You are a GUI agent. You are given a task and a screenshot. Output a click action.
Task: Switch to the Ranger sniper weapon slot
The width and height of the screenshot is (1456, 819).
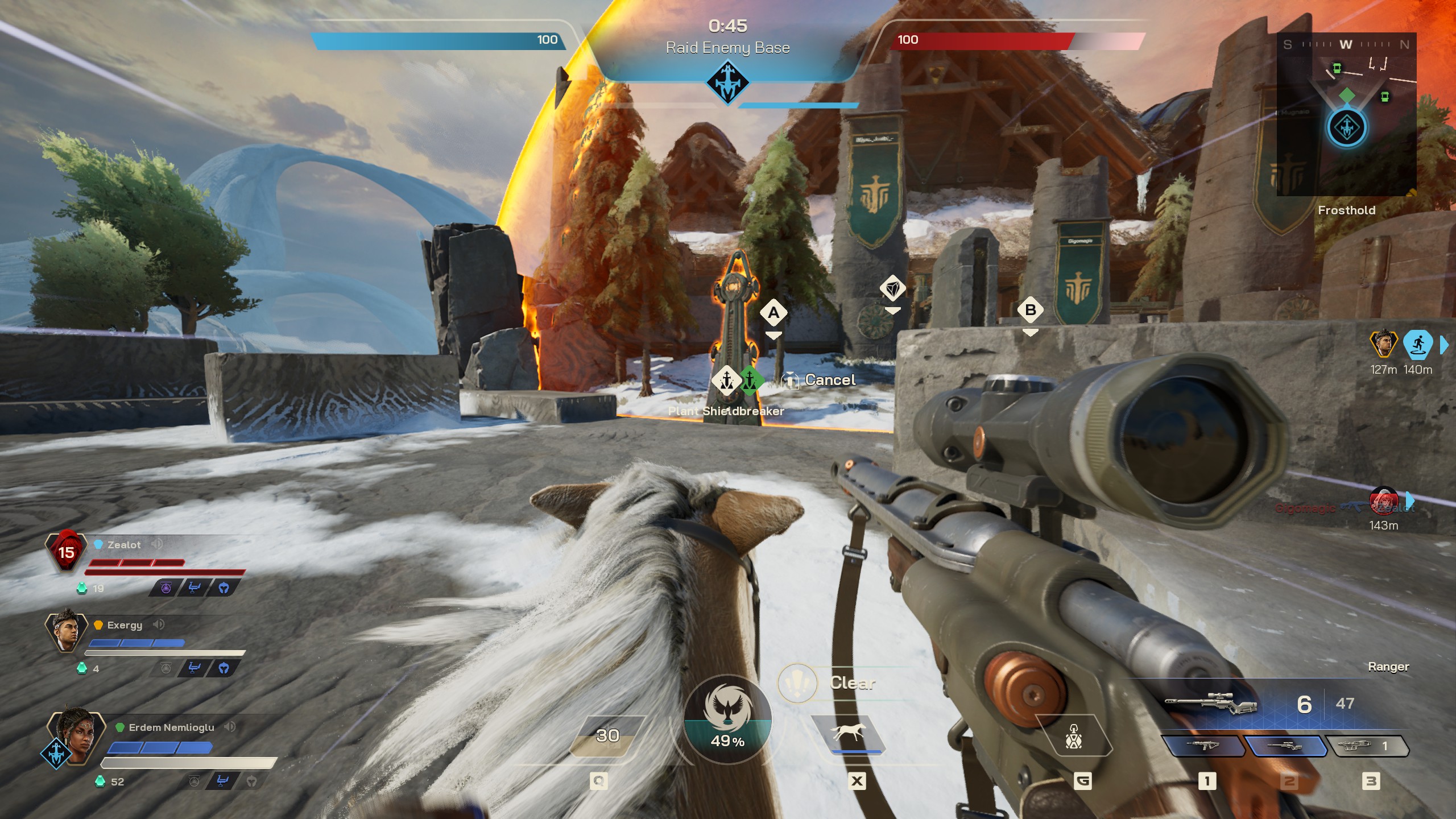1285,746
